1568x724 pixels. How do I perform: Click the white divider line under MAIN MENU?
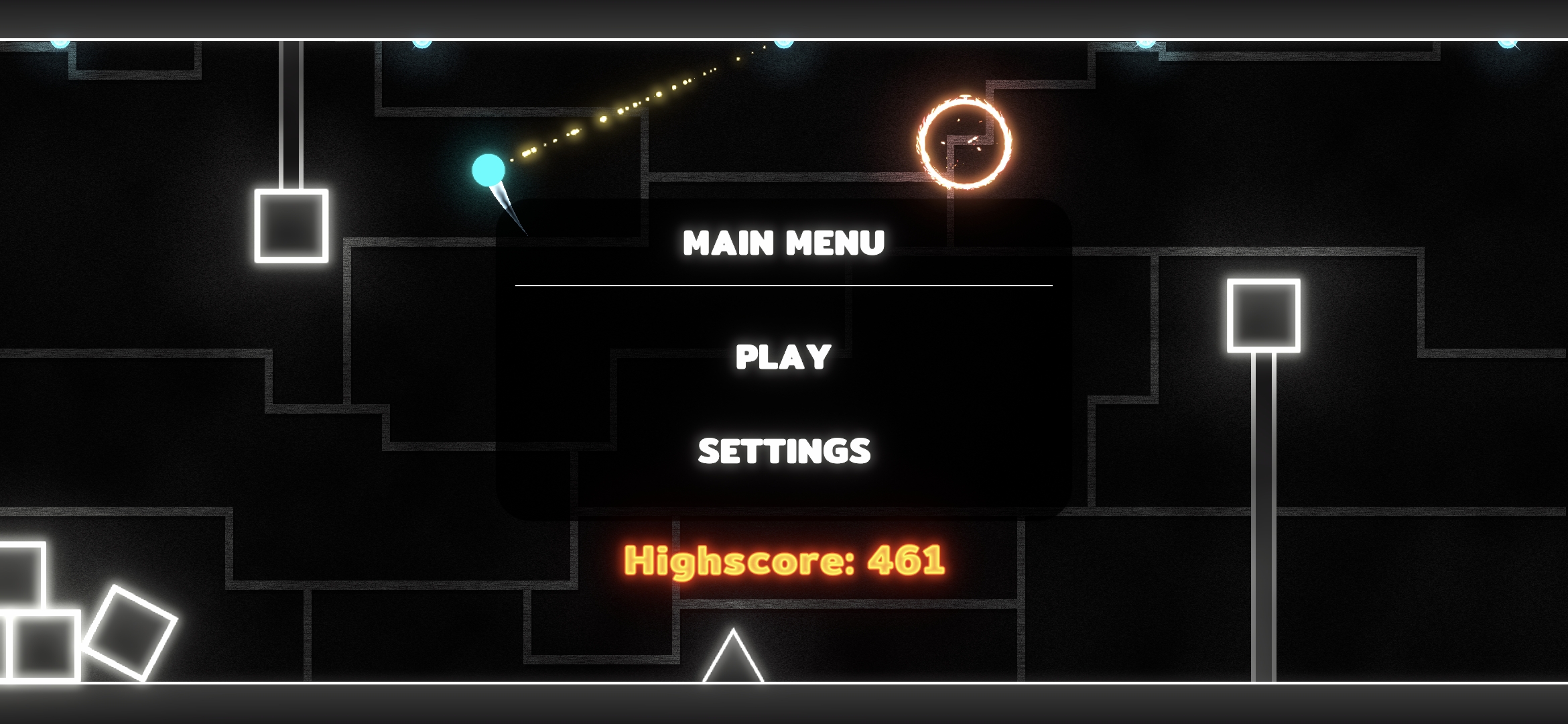tap(784, 285)
